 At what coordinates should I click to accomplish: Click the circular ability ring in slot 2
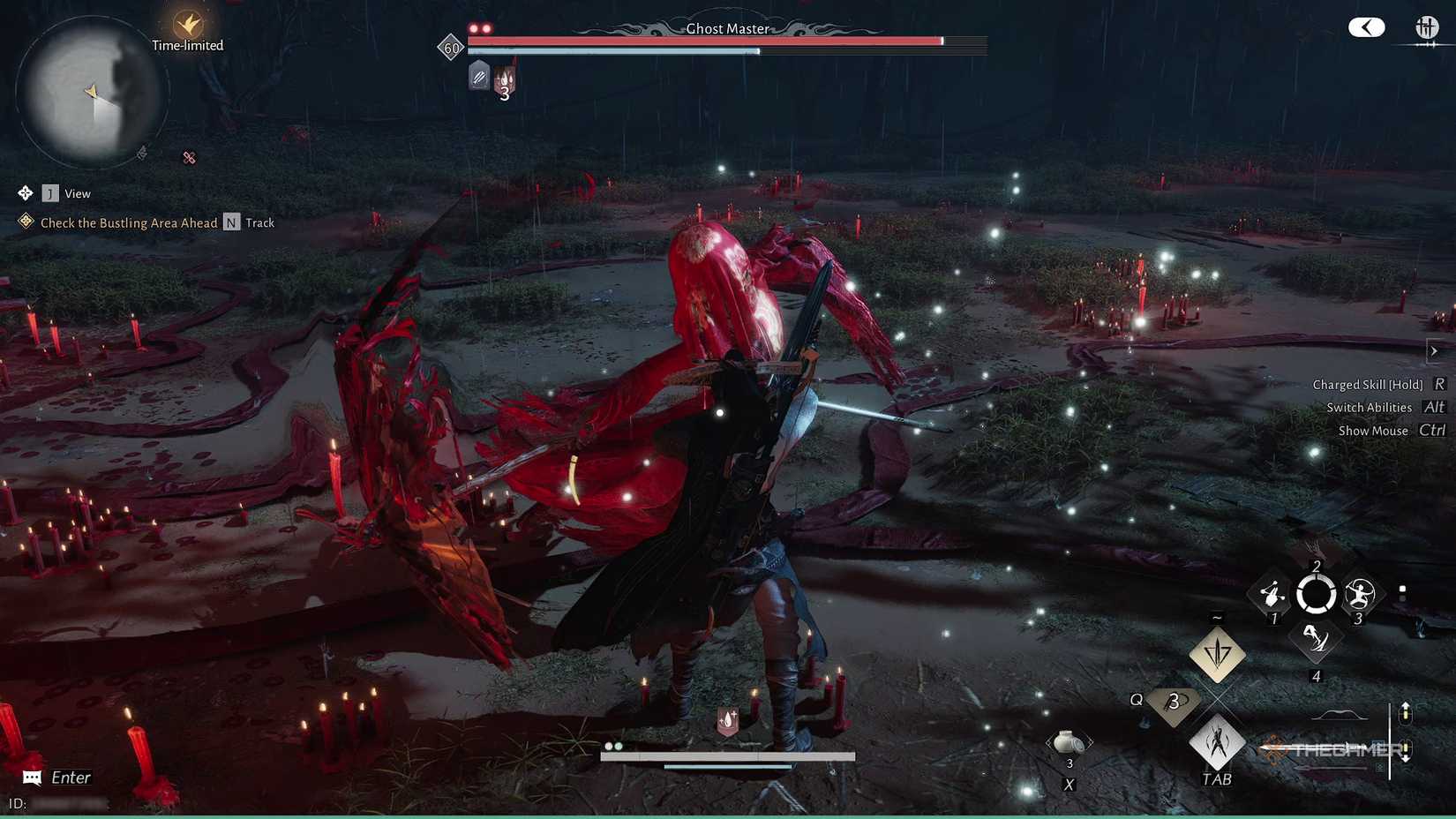click(x=1316, y=595)
